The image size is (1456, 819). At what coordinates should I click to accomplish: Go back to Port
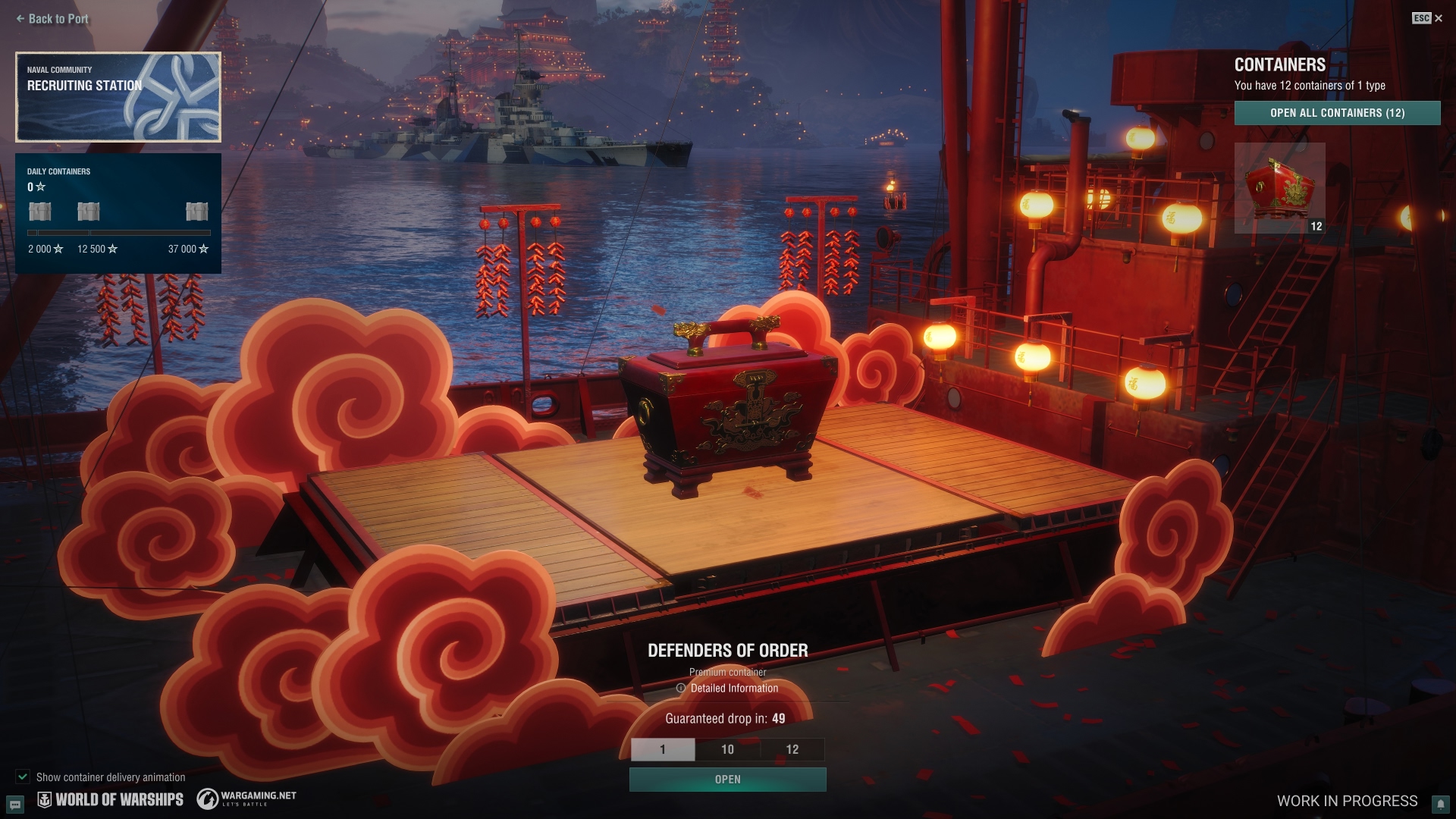(52, 19)
